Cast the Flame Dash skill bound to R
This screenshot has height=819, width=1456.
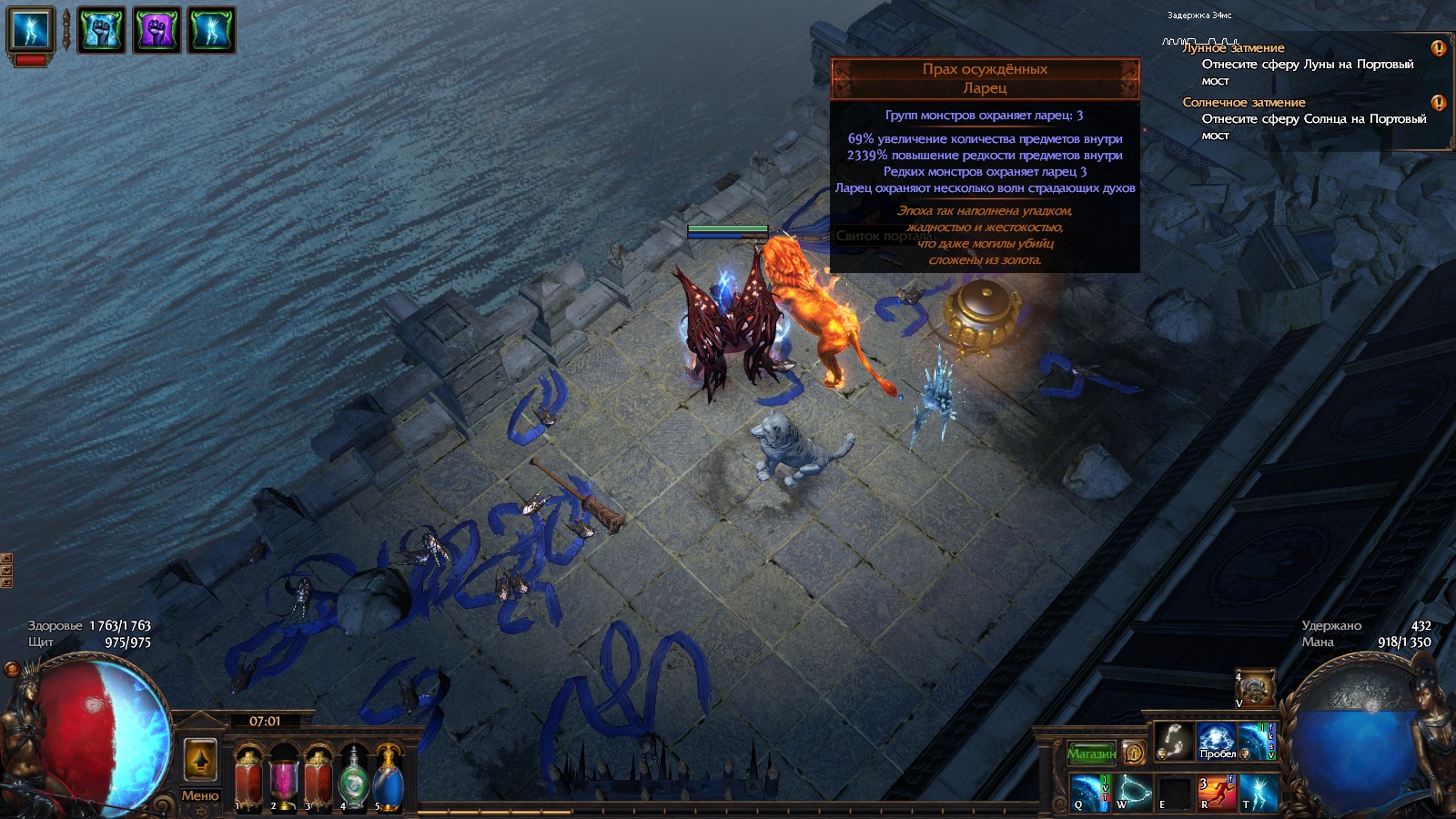1217,791
